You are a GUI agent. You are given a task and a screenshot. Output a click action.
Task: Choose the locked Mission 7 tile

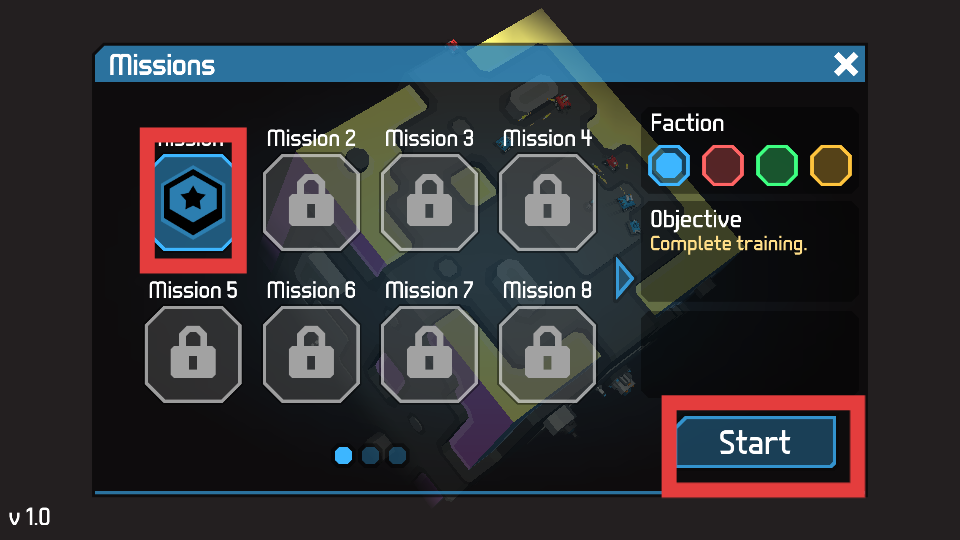click(429, 355)
